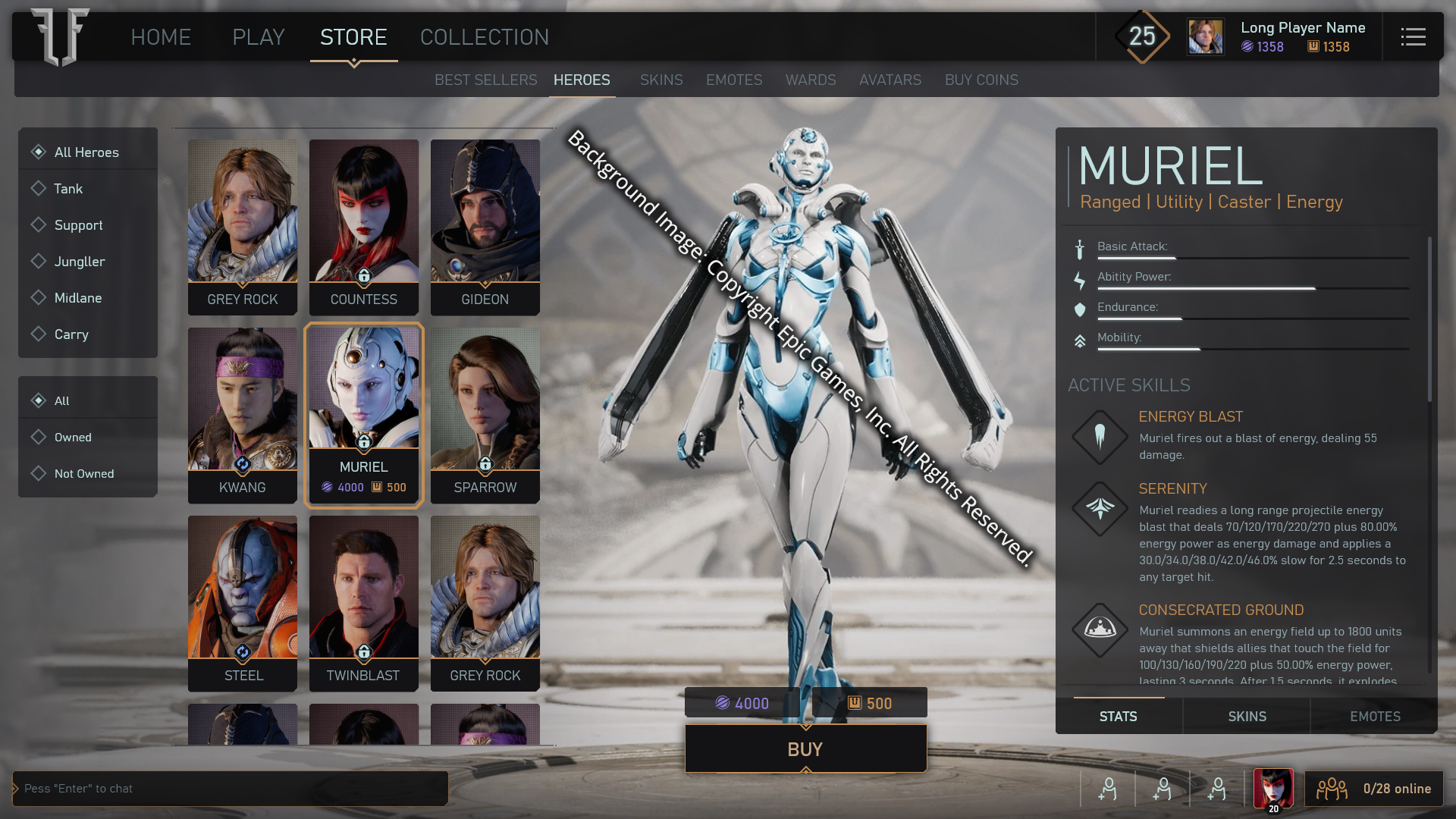Go to the Play menu

pos(258,37)
